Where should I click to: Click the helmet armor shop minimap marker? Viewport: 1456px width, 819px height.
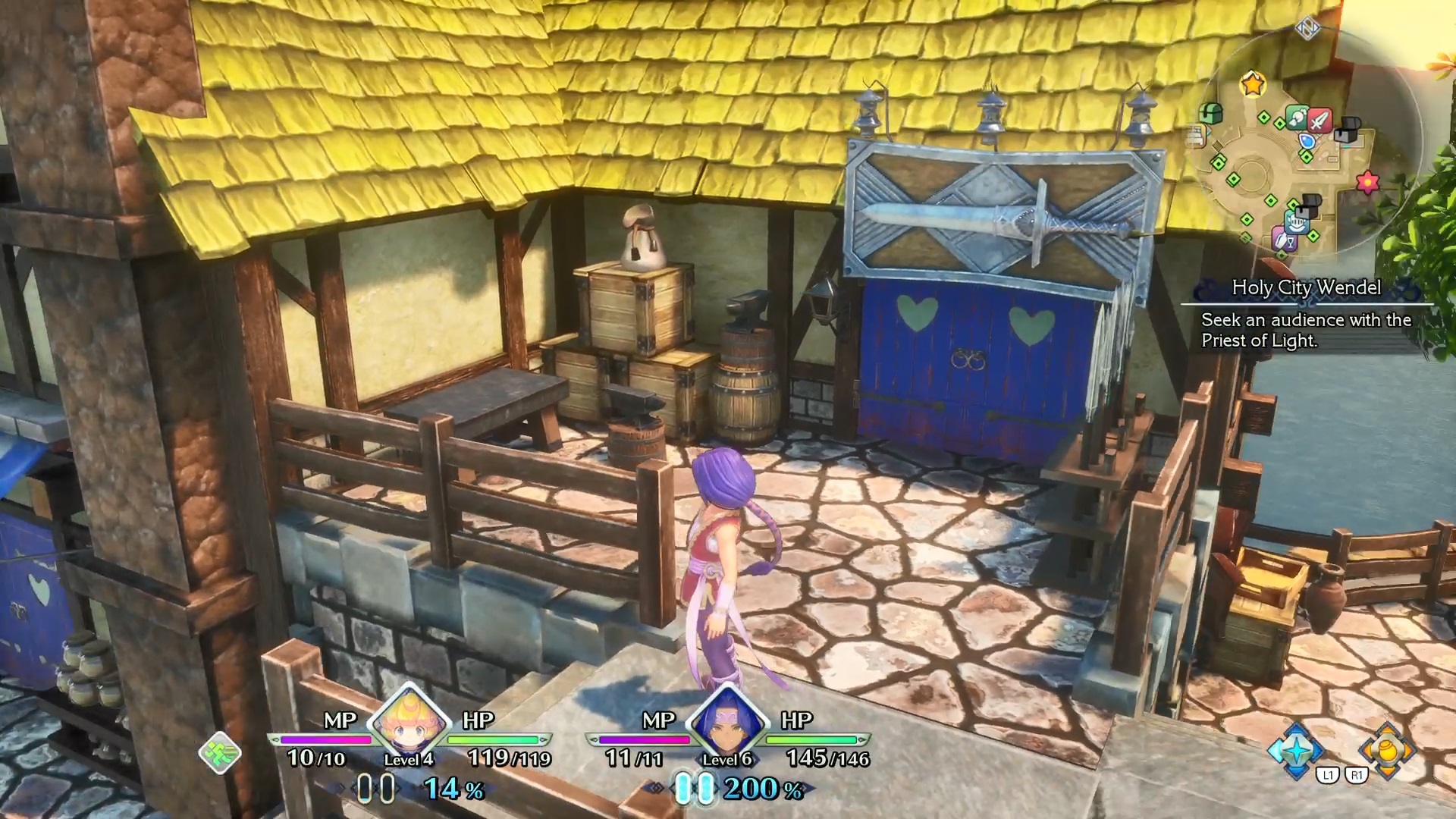click(1296, 222)
